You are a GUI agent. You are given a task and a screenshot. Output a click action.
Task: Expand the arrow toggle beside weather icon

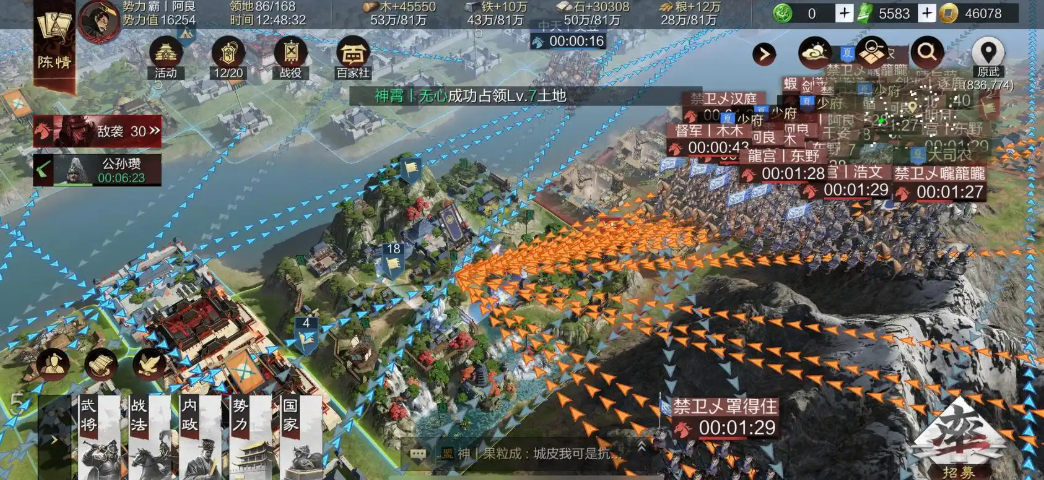tap(766, 54)
